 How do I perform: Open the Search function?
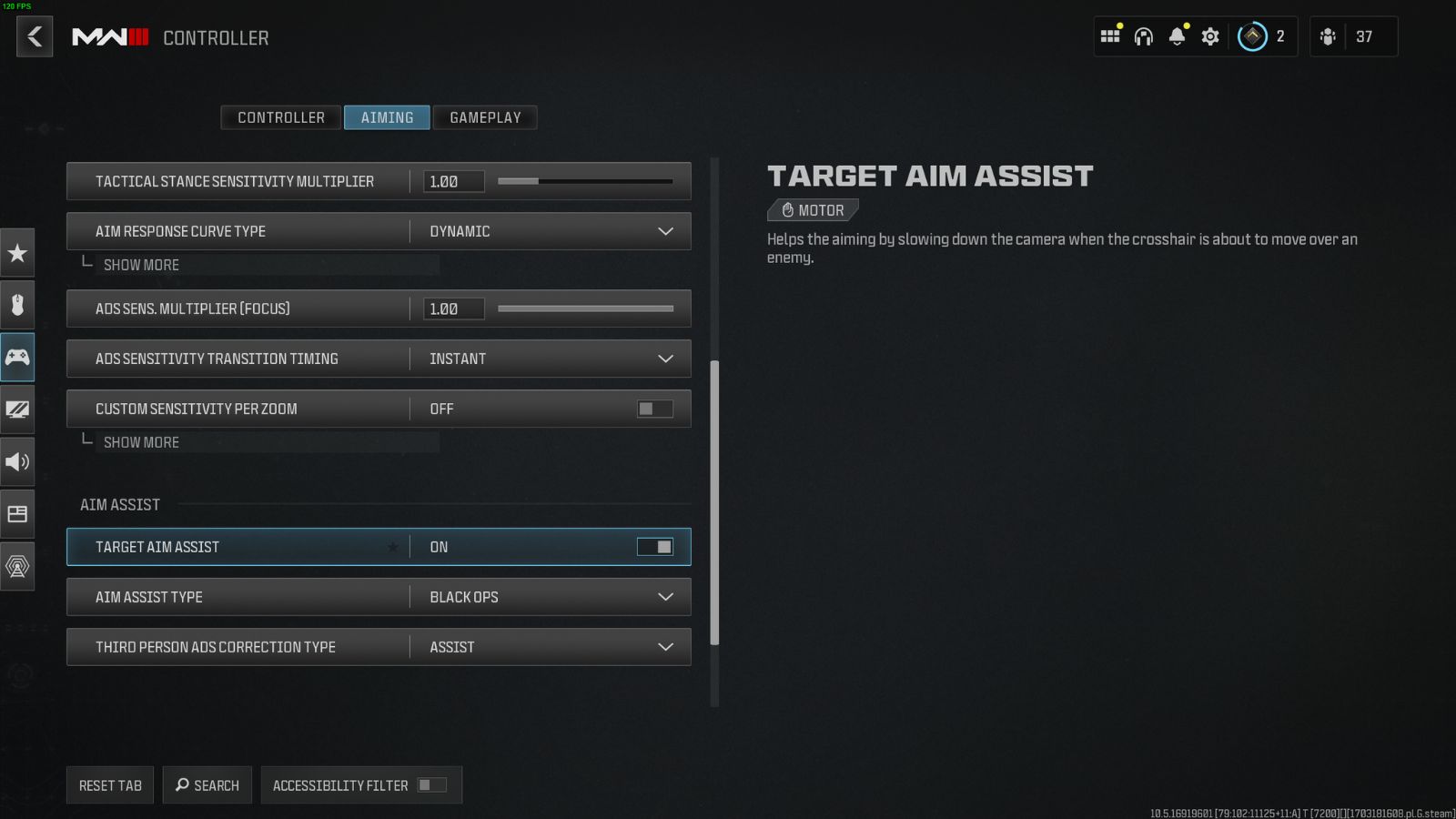click(207, 784)
